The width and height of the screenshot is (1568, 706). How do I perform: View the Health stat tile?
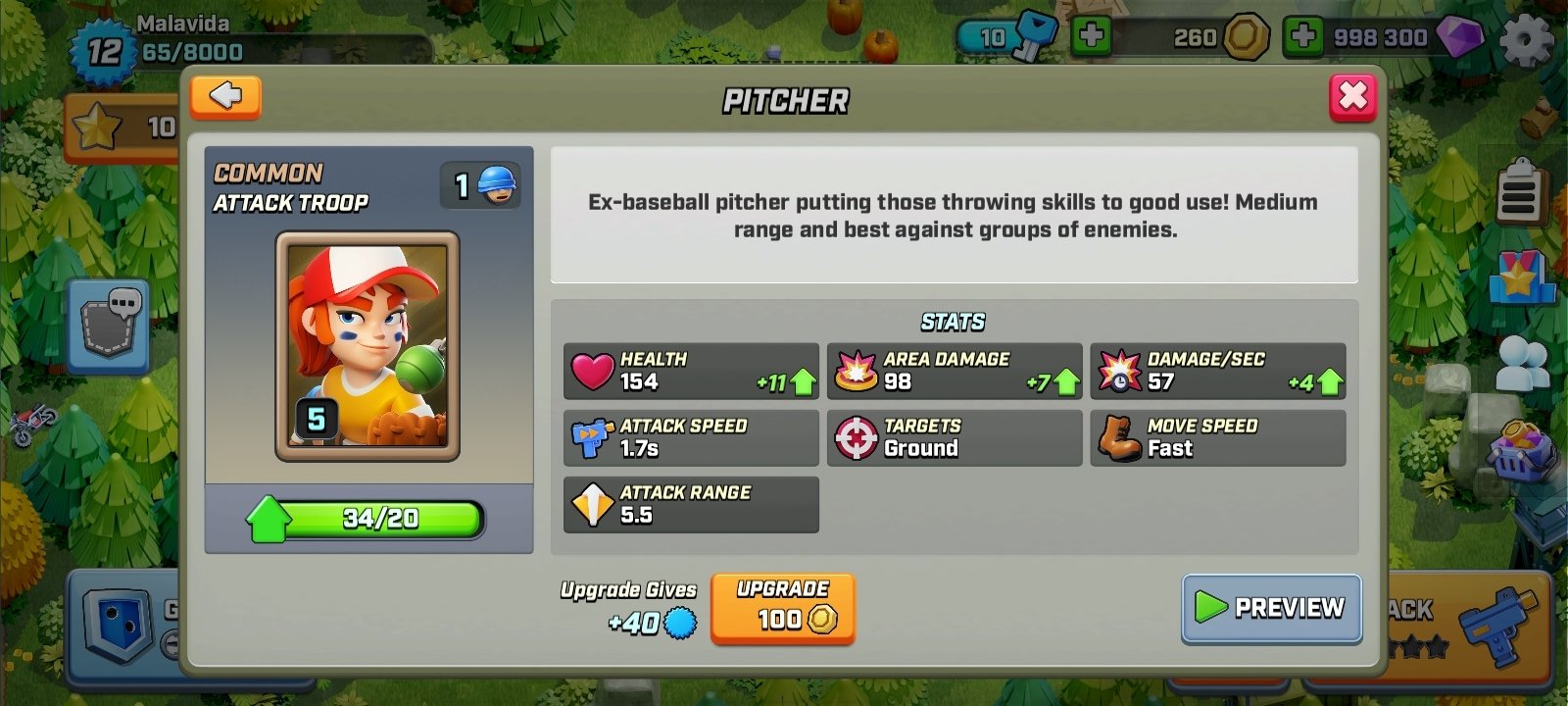(691, 372)
